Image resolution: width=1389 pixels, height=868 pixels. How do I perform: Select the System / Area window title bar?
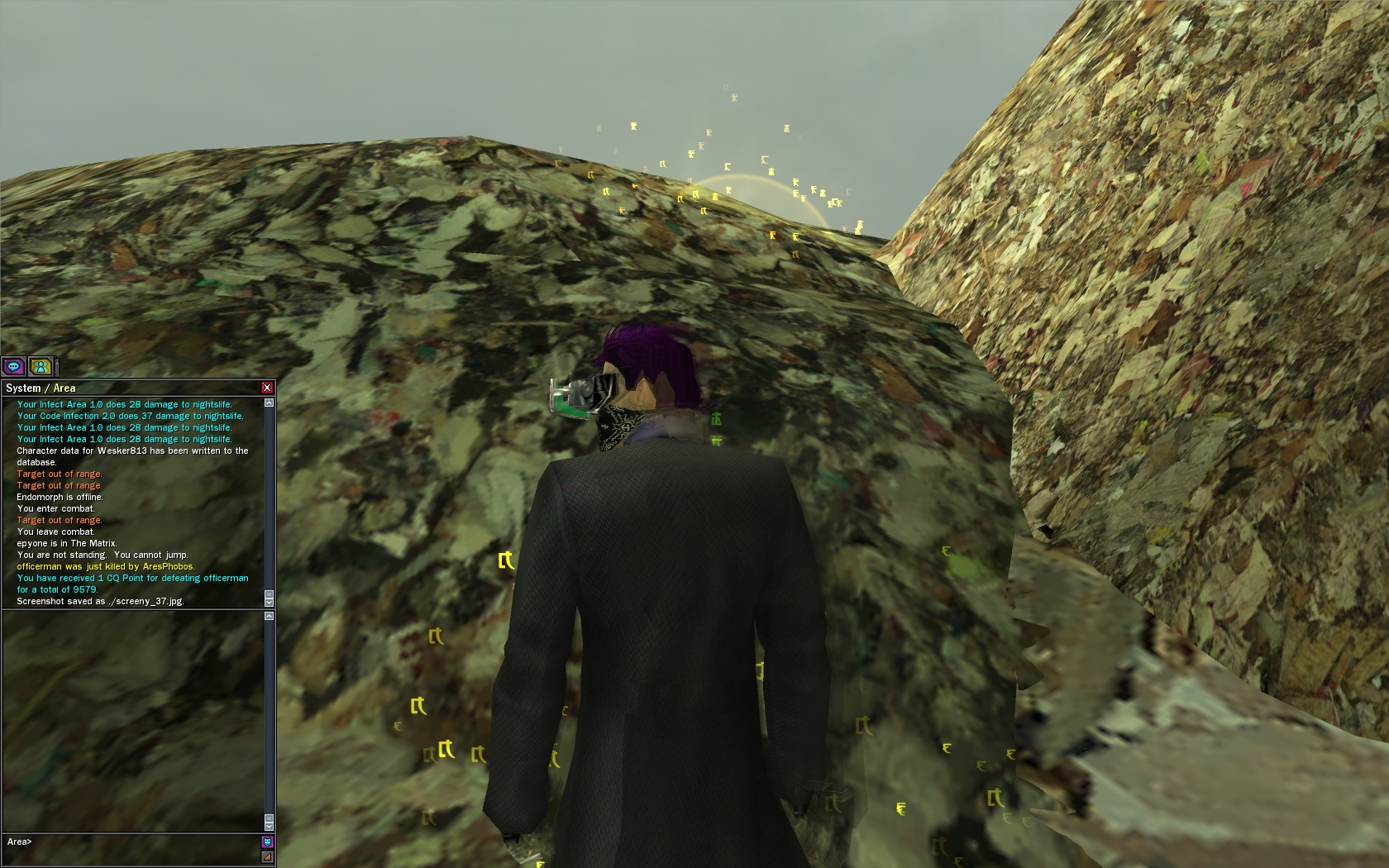[x=124, y=388]
